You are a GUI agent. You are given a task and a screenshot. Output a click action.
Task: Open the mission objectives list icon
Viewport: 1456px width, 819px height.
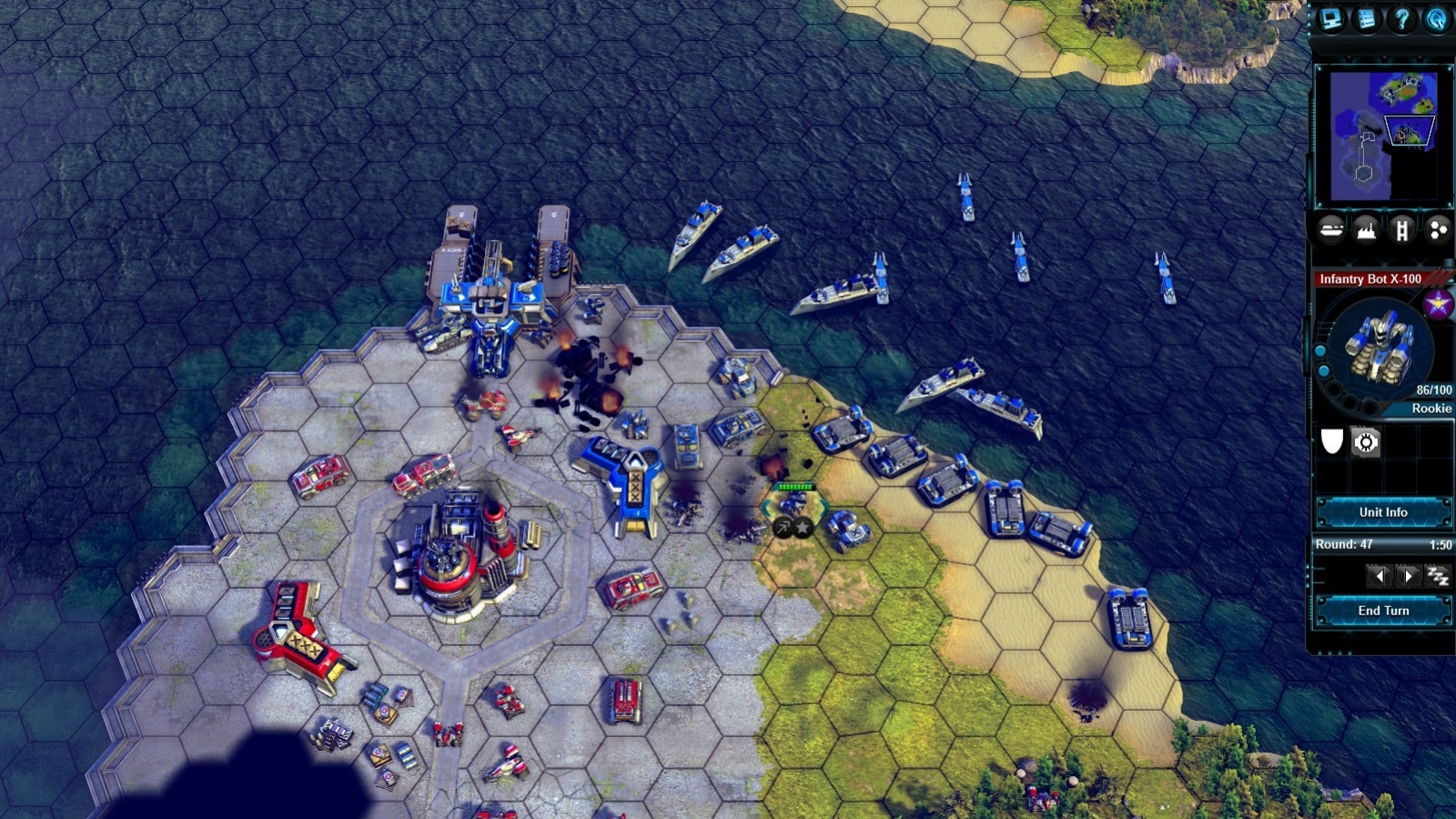(x=1365, y=18)
